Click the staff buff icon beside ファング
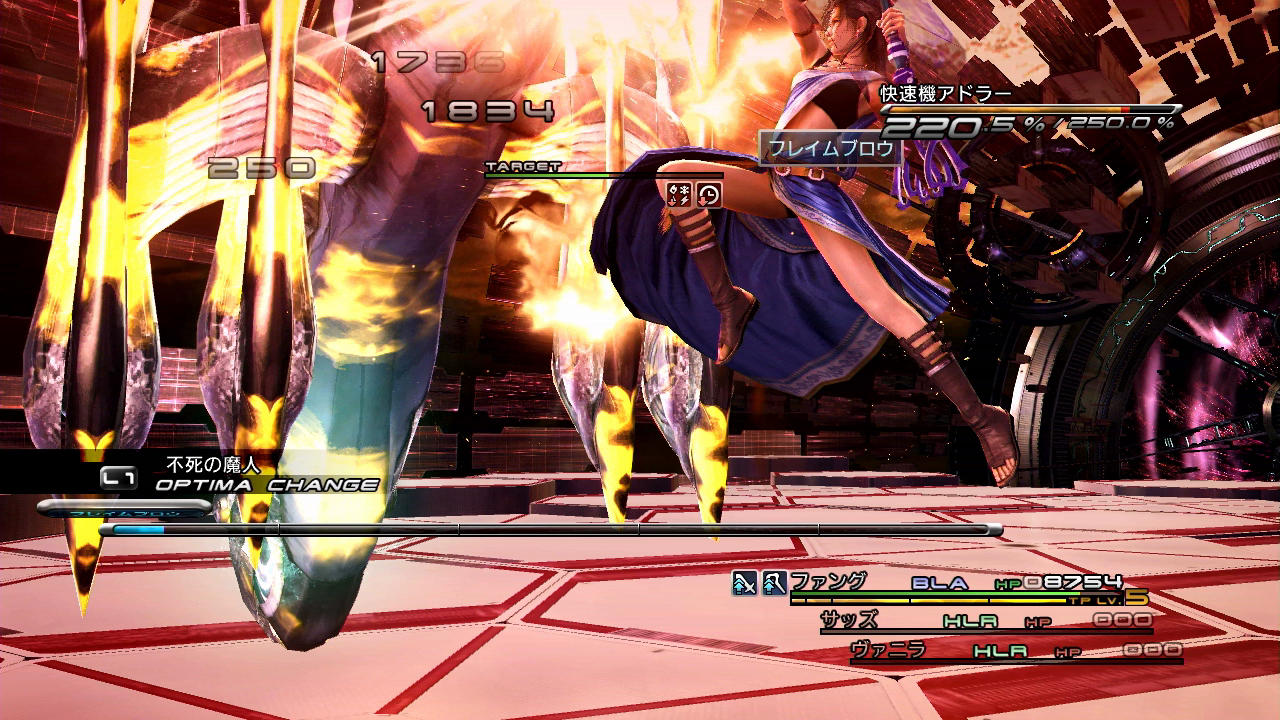Screen dimensions: 1280x720 pyautogui.click(x=774, y=582)
